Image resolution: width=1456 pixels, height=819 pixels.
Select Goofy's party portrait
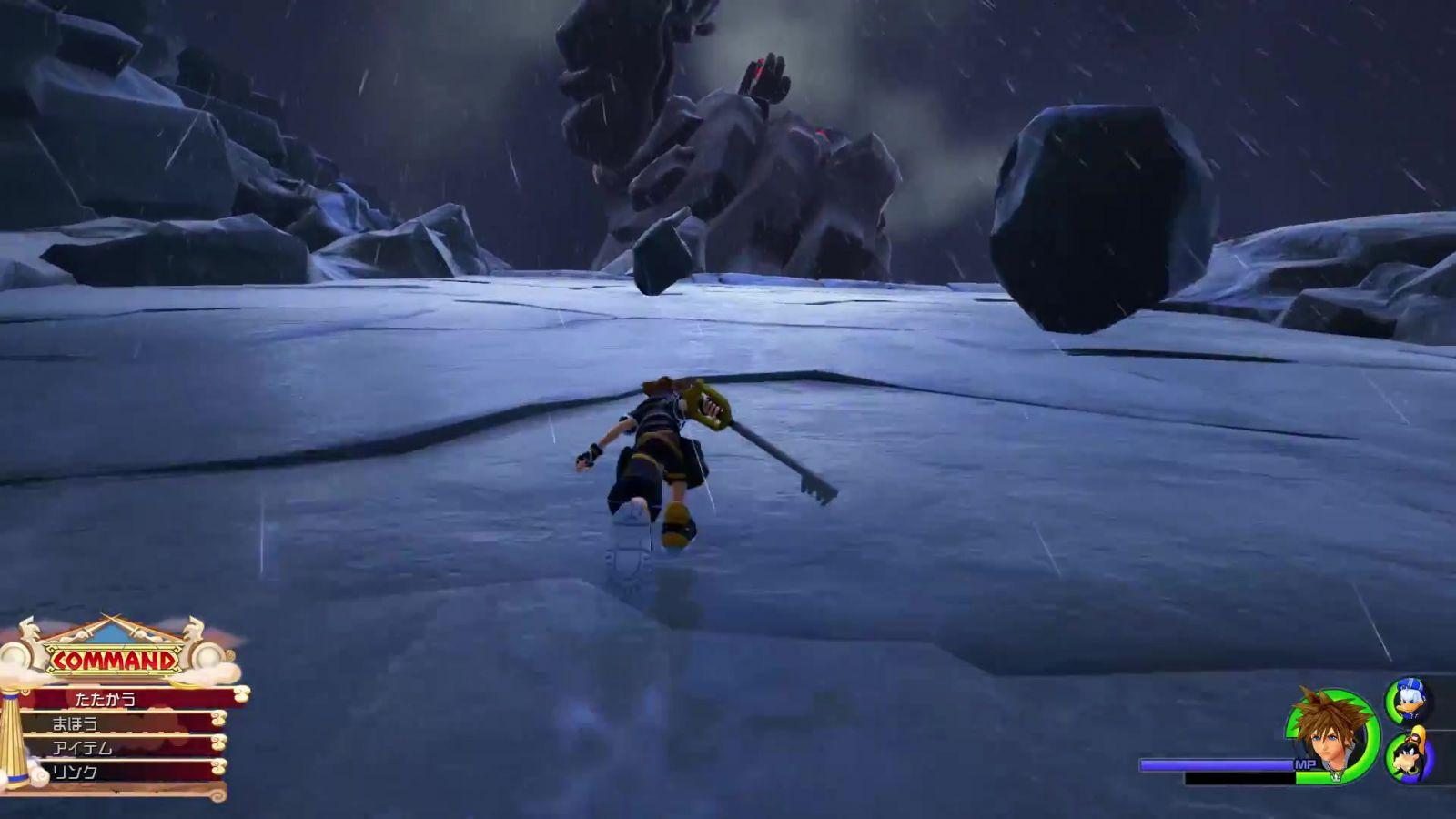point(1408,755)
